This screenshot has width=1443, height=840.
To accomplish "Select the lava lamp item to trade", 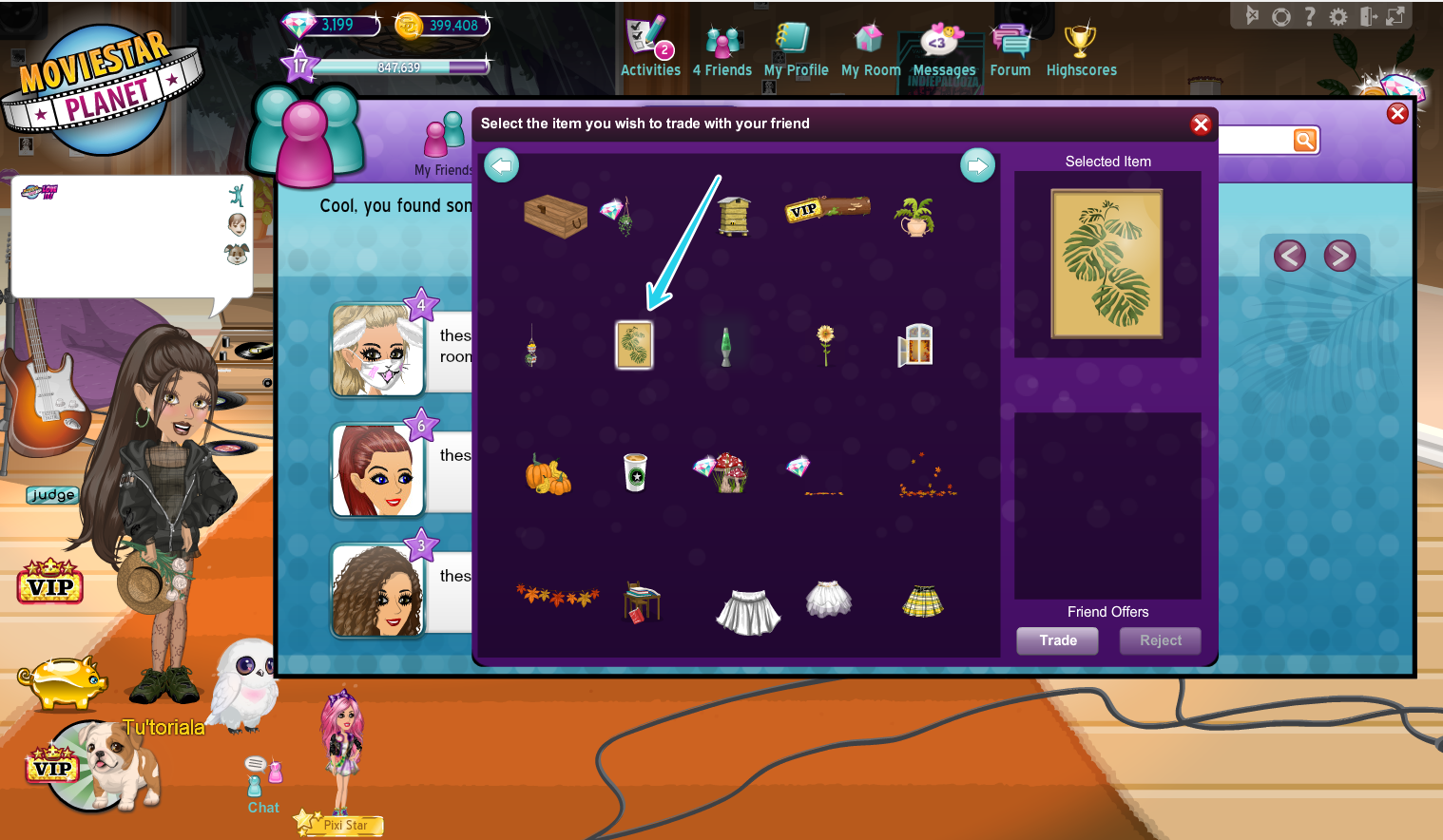I will (724, 345).
